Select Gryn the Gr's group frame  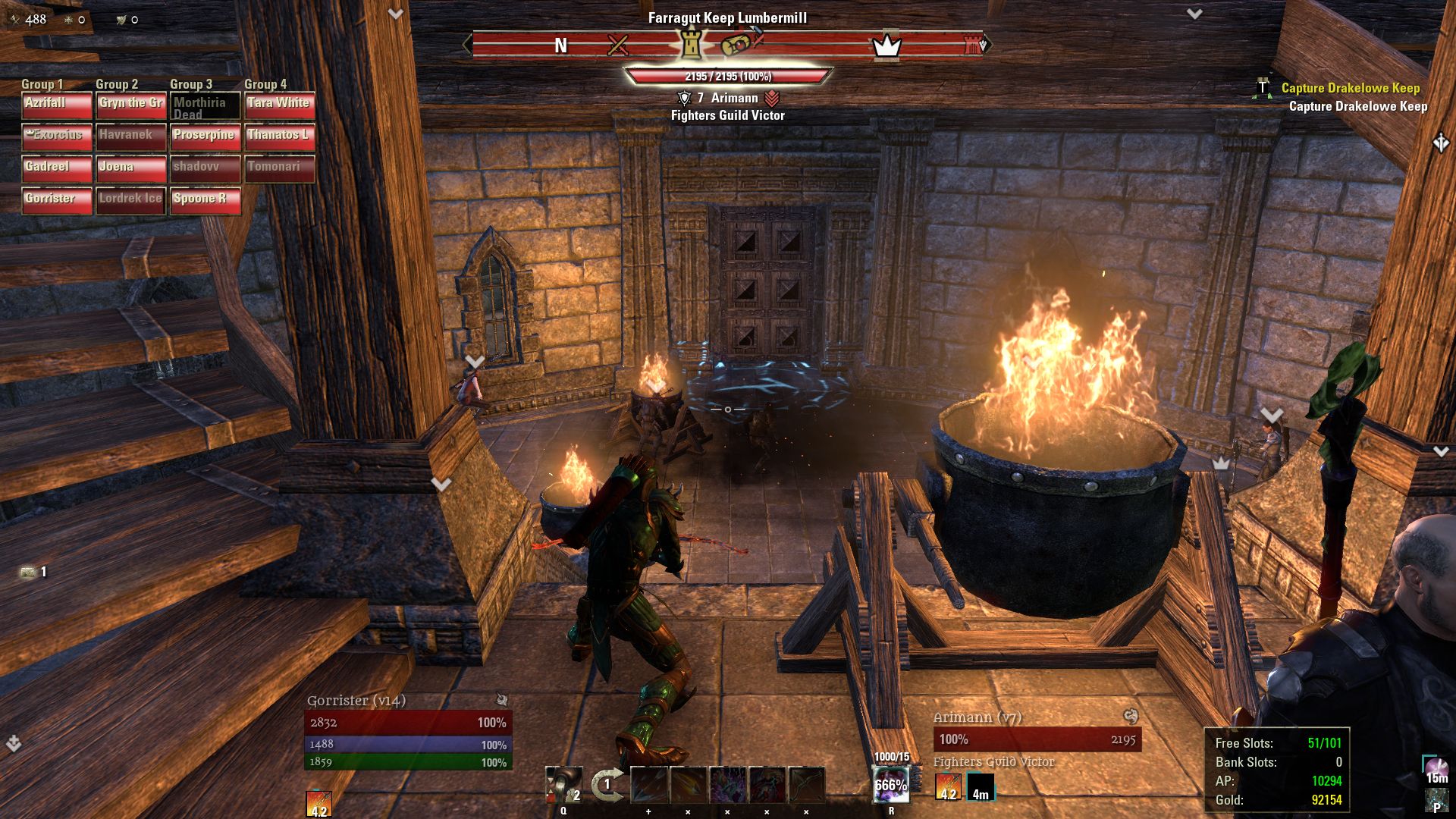(131, 105)
